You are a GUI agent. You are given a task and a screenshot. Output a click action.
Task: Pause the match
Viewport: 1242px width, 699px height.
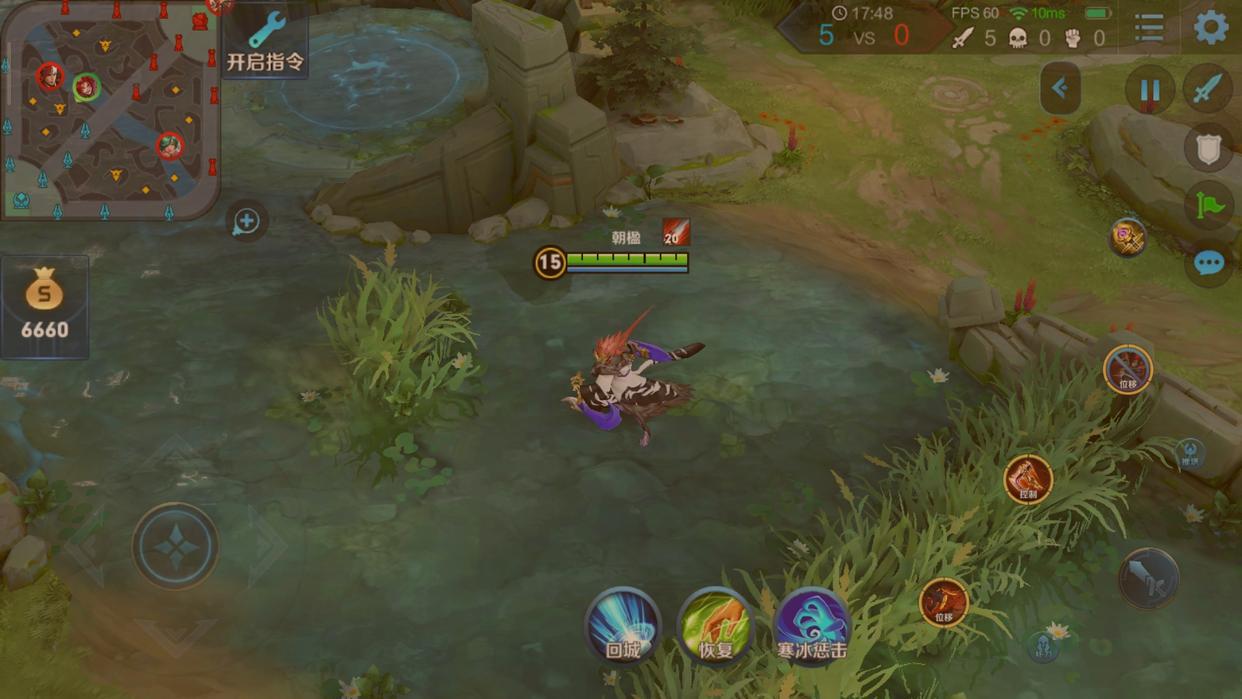click(1149, 91)
